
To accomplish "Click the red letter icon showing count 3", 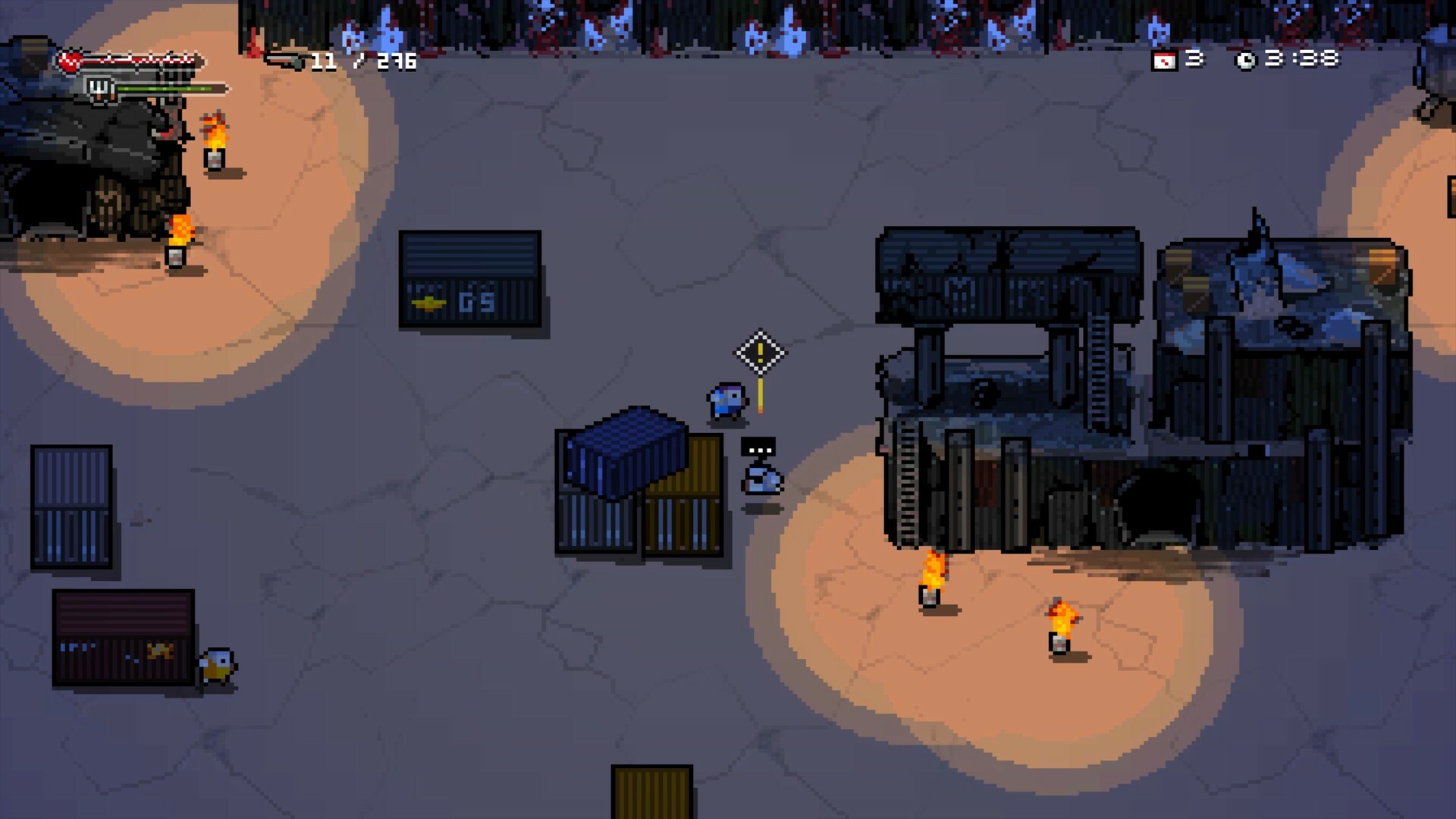I will [x=1166, y=61].
